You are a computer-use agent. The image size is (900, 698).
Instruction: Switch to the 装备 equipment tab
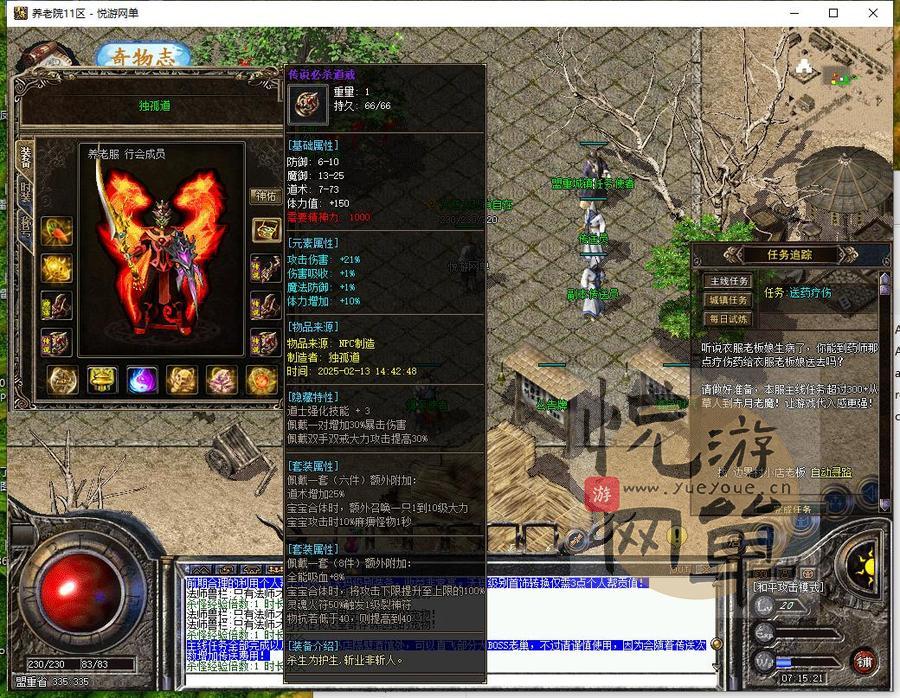click(x=25, y=158)
